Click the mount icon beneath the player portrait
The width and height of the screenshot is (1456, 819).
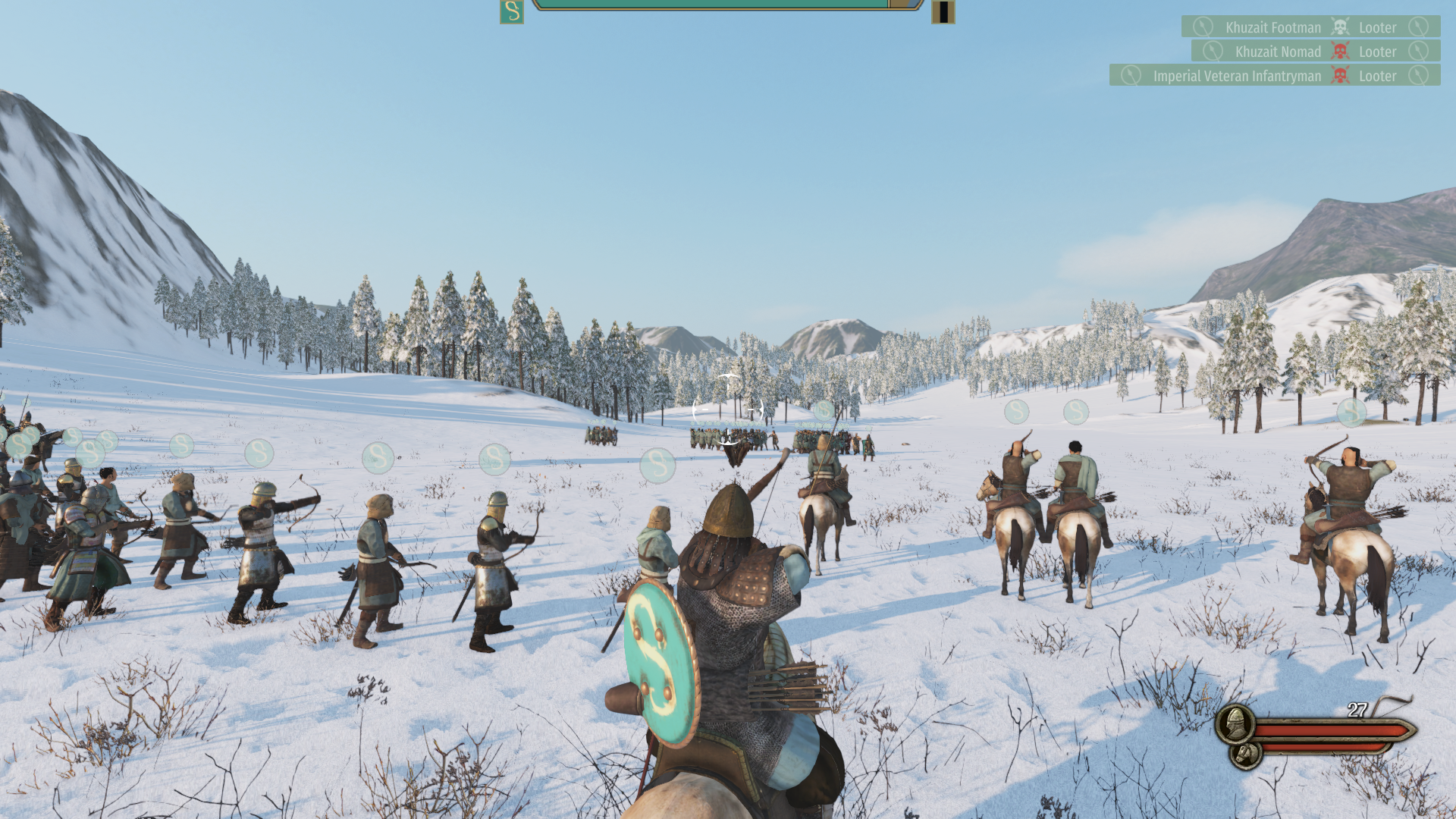1245,754
